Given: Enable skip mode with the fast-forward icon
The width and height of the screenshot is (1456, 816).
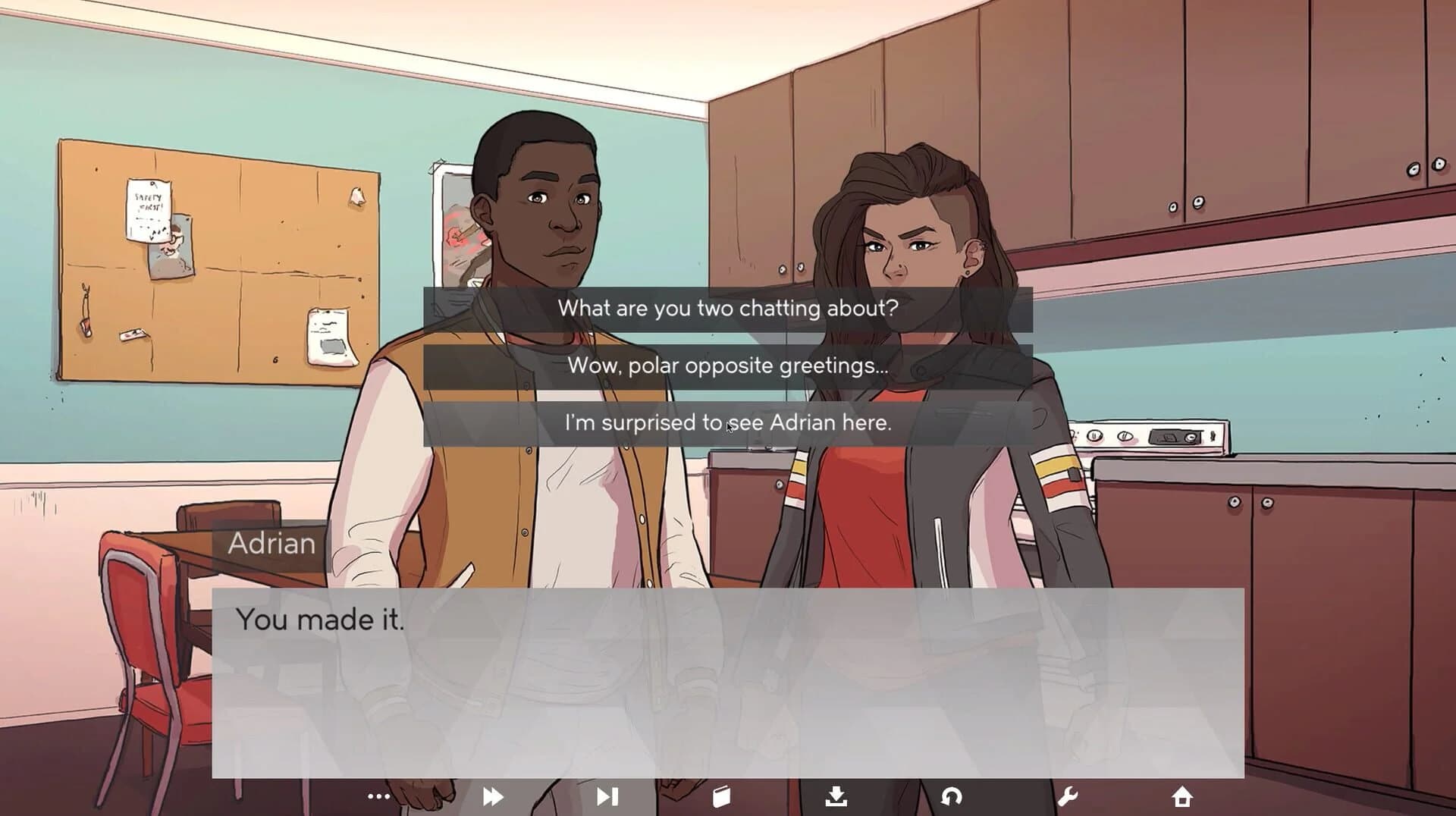Looking at the screenshot, I should pos(493,796).
